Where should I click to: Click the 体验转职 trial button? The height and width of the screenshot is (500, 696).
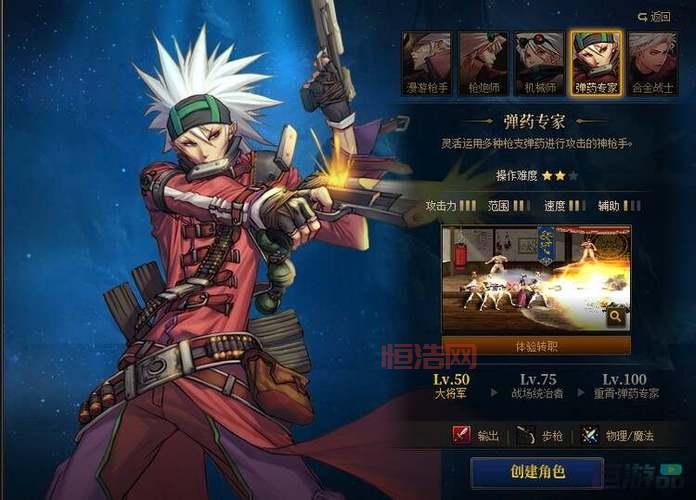click(x=536, y=345)
